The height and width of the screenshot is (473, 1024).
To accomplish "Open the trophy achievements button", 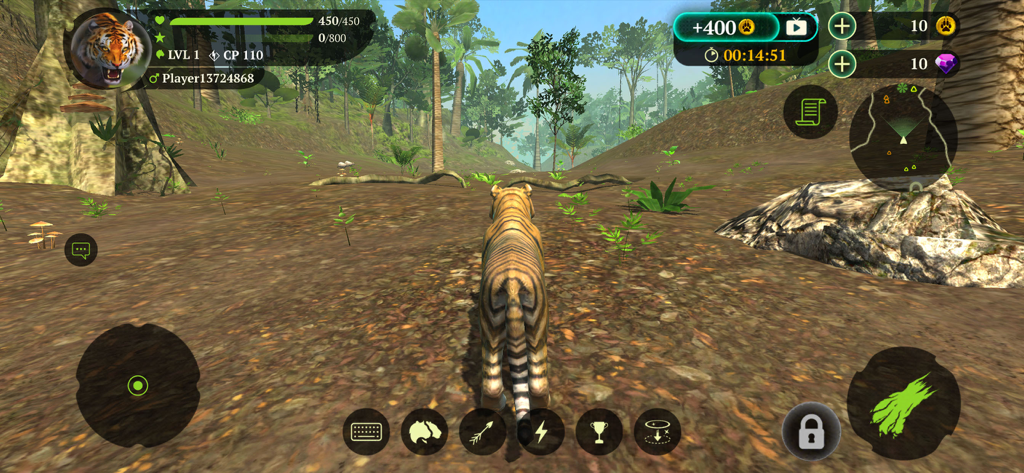I will coord(599,432).
